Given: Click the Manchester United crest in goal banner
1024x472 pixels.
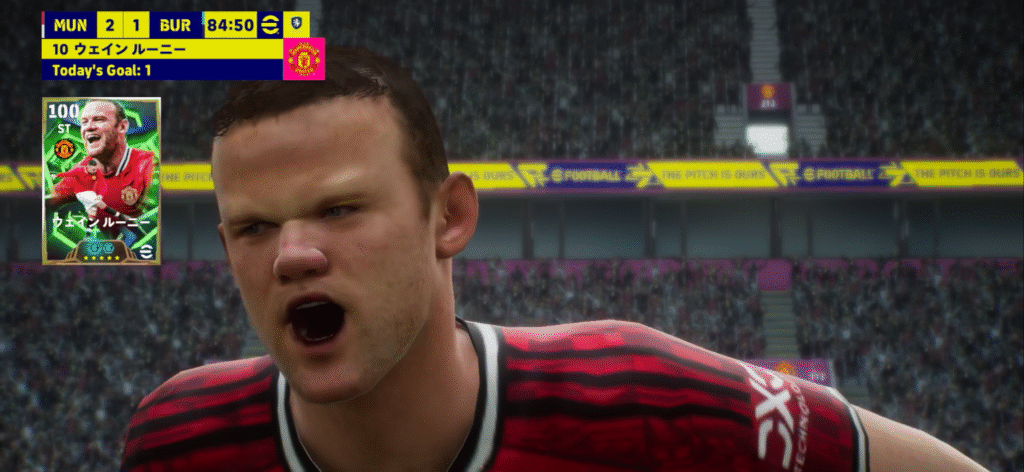Looking at the screenshot, I should click(x=304, y=59).
